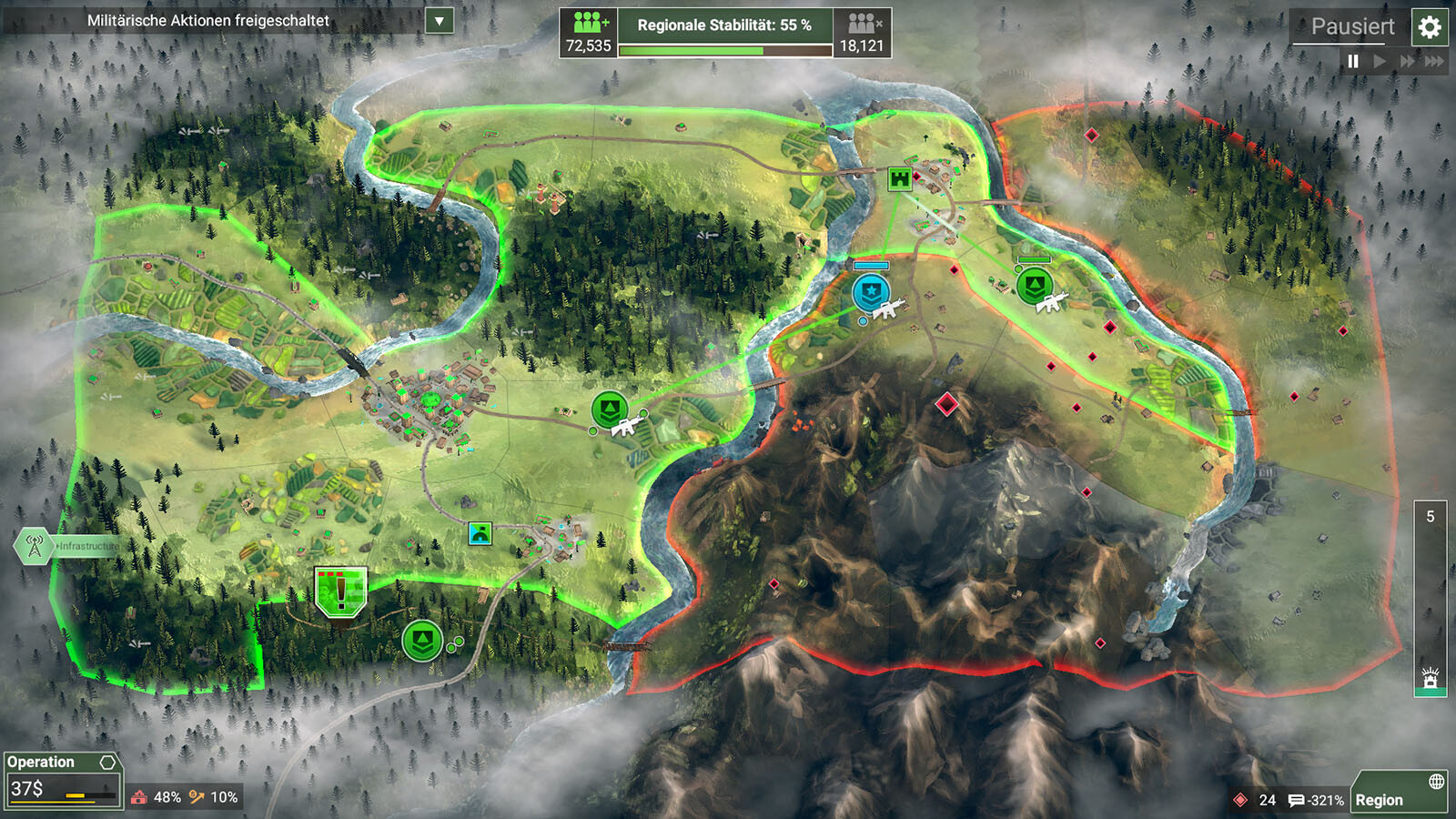Open the settings gear menu
The image size is (1456, 819).
point(1430,27)
